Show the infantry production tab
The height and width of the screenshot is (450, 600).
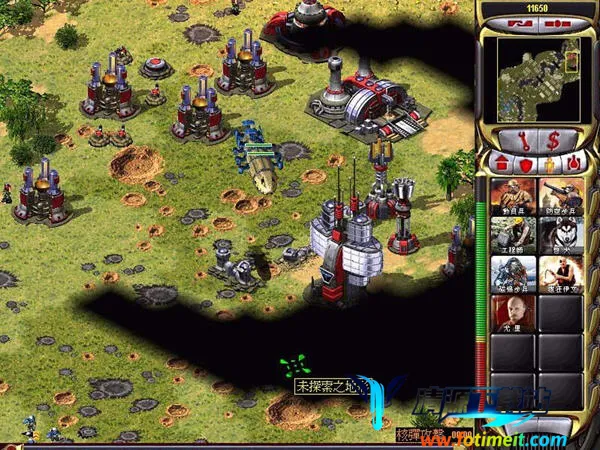click(x=549, y=161)
